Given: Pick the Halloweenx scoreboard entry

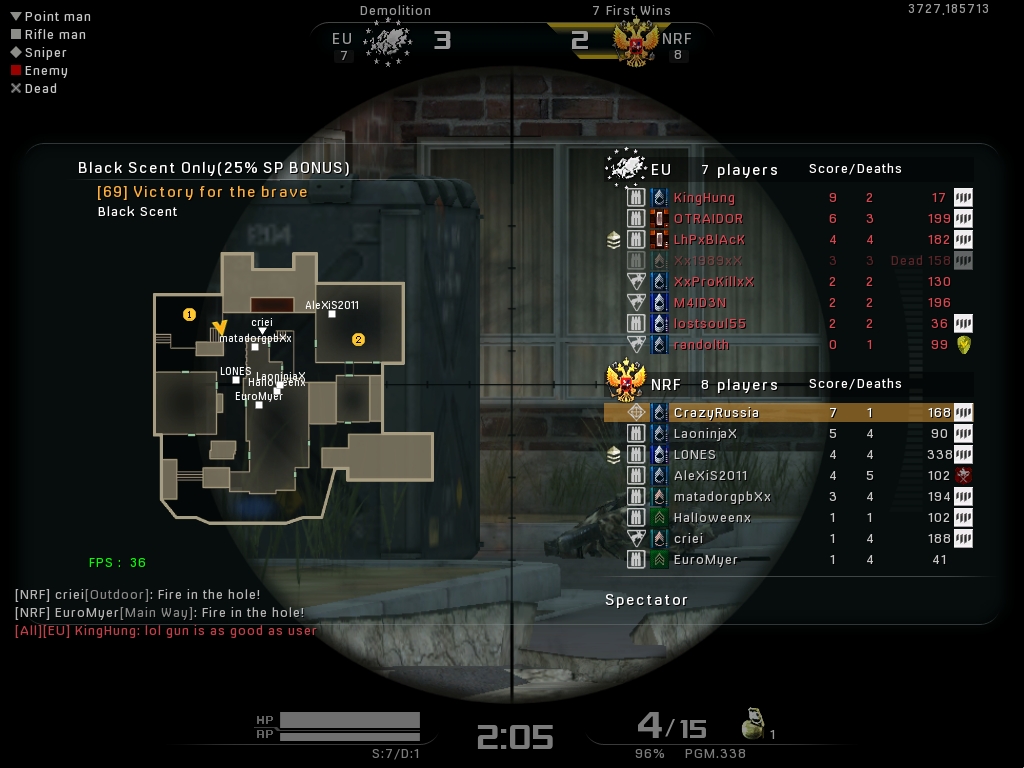Looking at the screenshot, I should [x=712, y=518].
